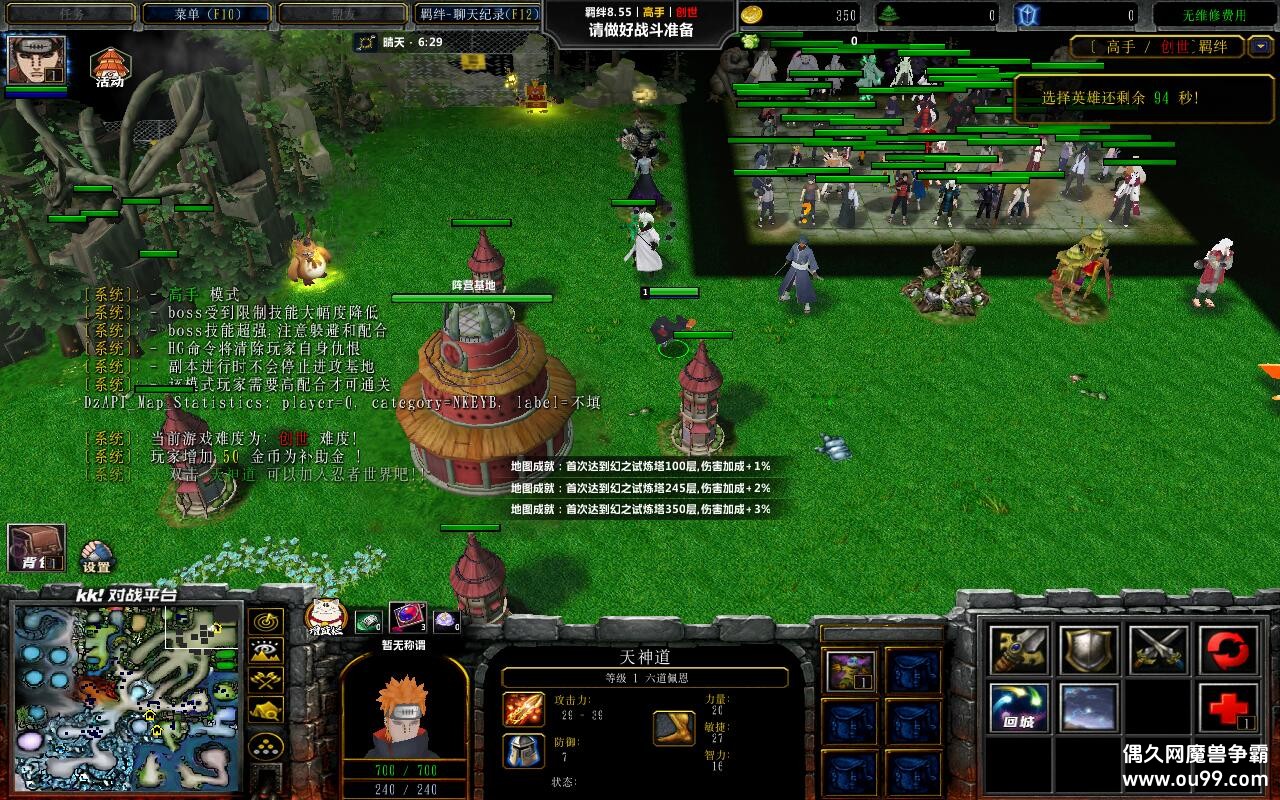This screenshot has width=1280, height=800.
Task: Collapse the scoreboard with the dropdown arrow
Action: pyautogui.click(x=1261, y=46)
